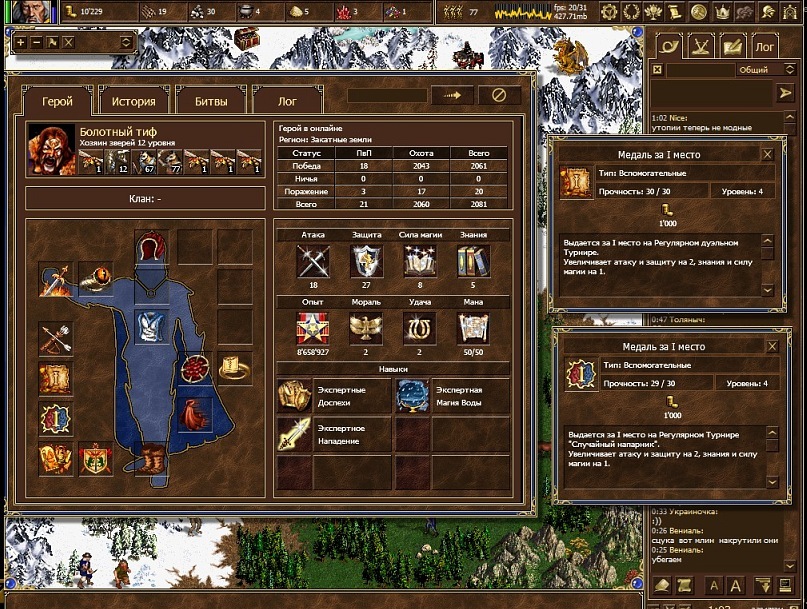
Task: Choose the red round shield slot
Action: 195,368
